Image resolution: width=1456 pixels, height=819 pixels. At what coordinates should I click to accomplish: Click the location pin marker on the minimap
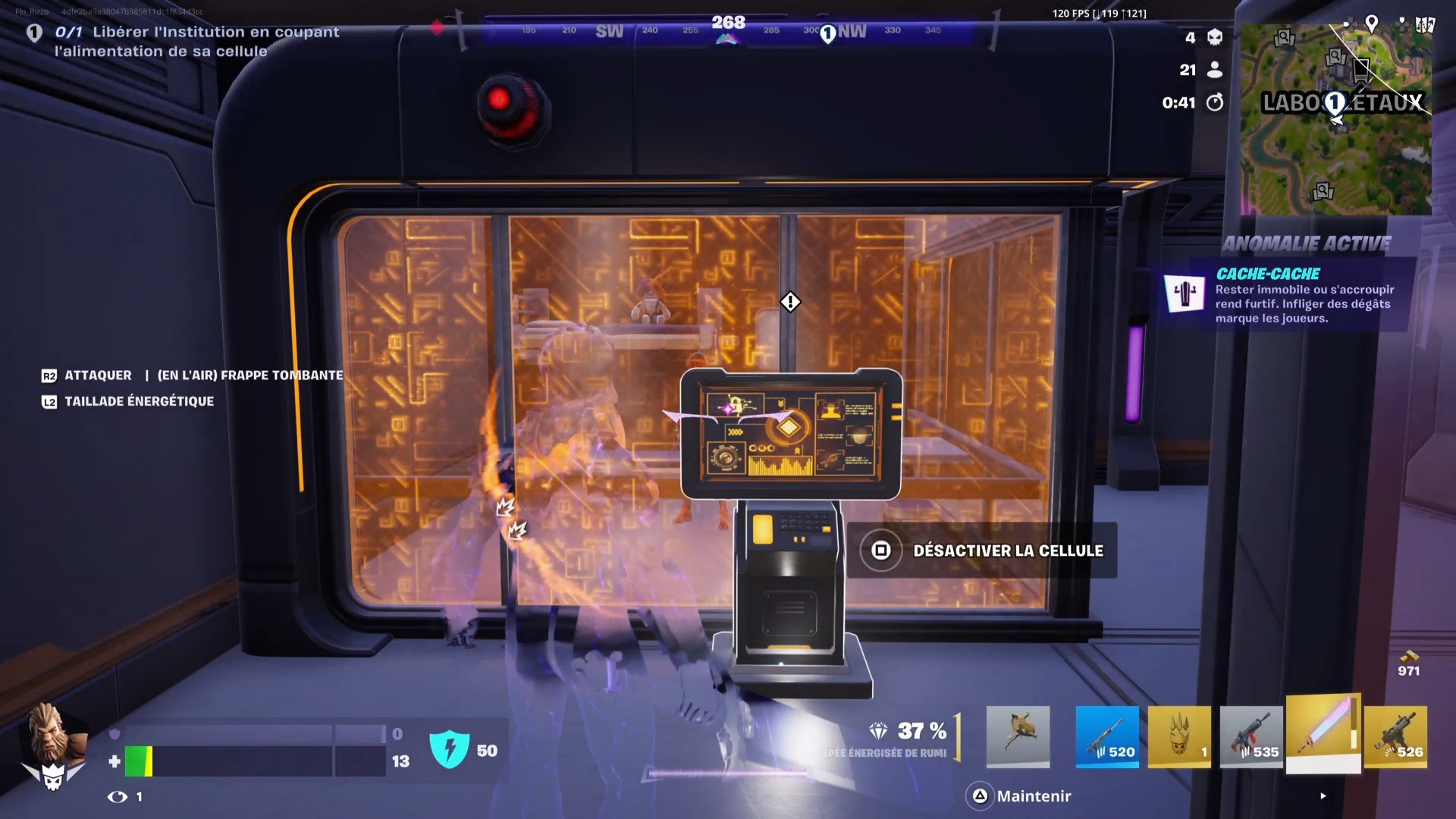tap(1373, 24)
